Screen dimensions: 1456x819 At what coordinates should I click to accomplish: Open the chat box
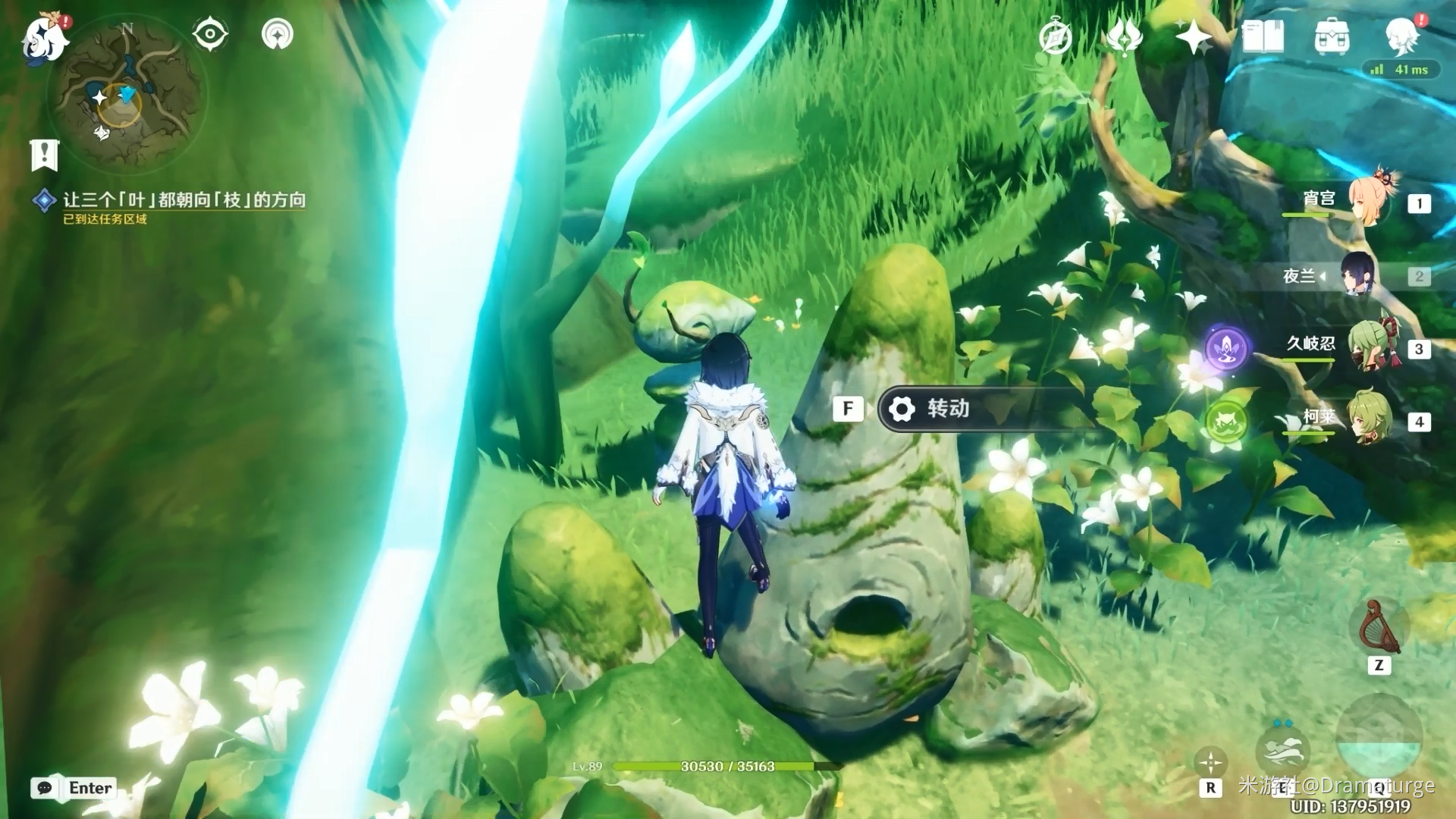point(74,788)
